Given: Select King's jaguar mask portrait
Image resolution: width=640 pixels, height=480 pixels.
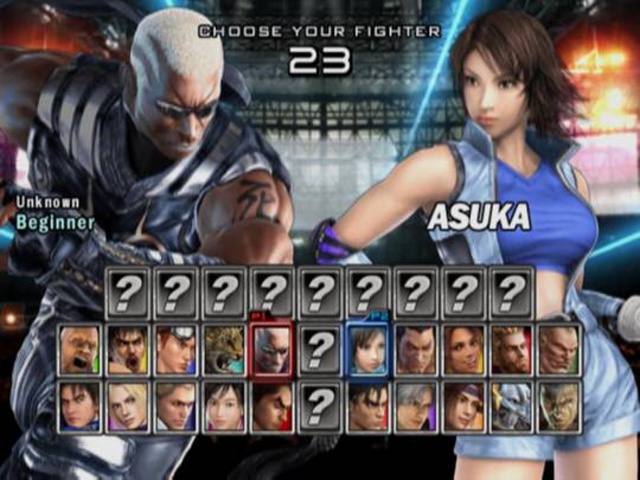Looking at the screenshot, I should 224,350.
